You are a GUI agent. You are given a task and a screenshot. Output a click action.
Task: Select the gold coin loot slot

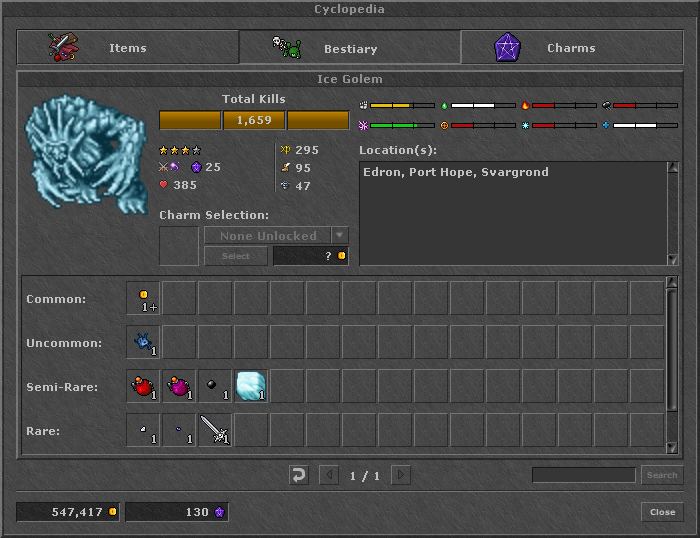[x=144, y=298]
